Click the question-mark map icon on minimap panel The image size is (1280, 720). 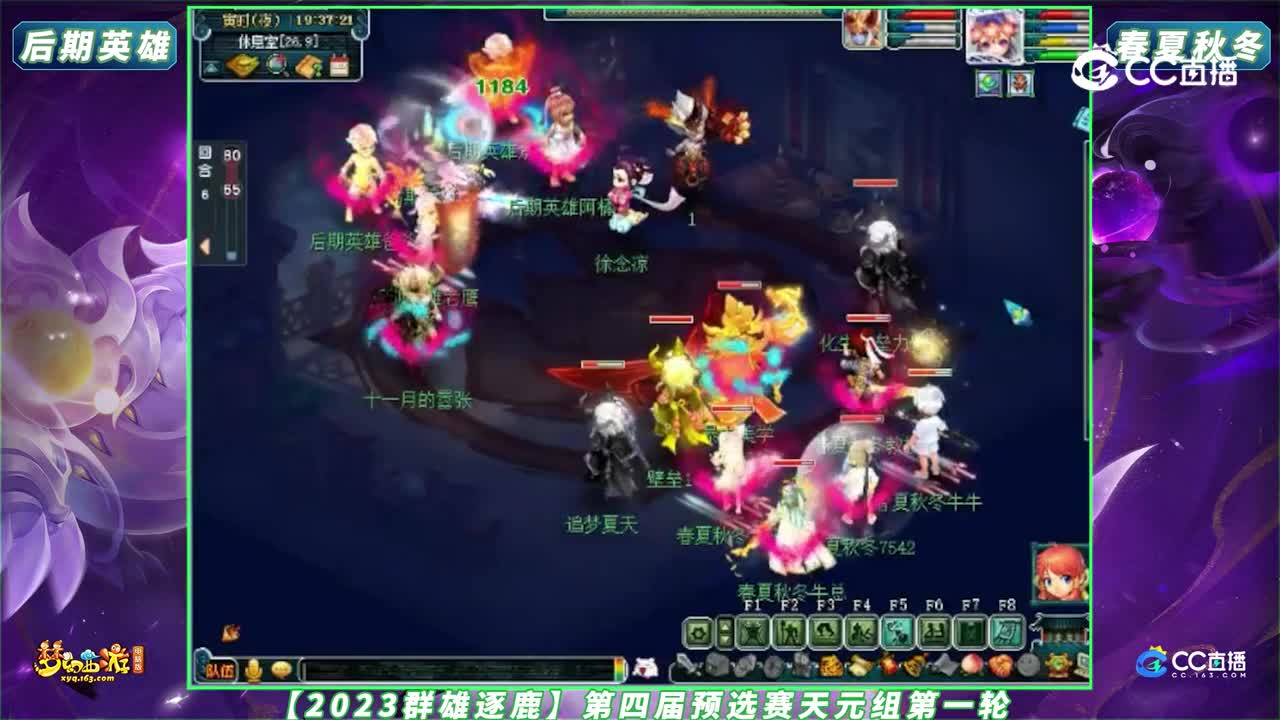(x=310, y=65)
